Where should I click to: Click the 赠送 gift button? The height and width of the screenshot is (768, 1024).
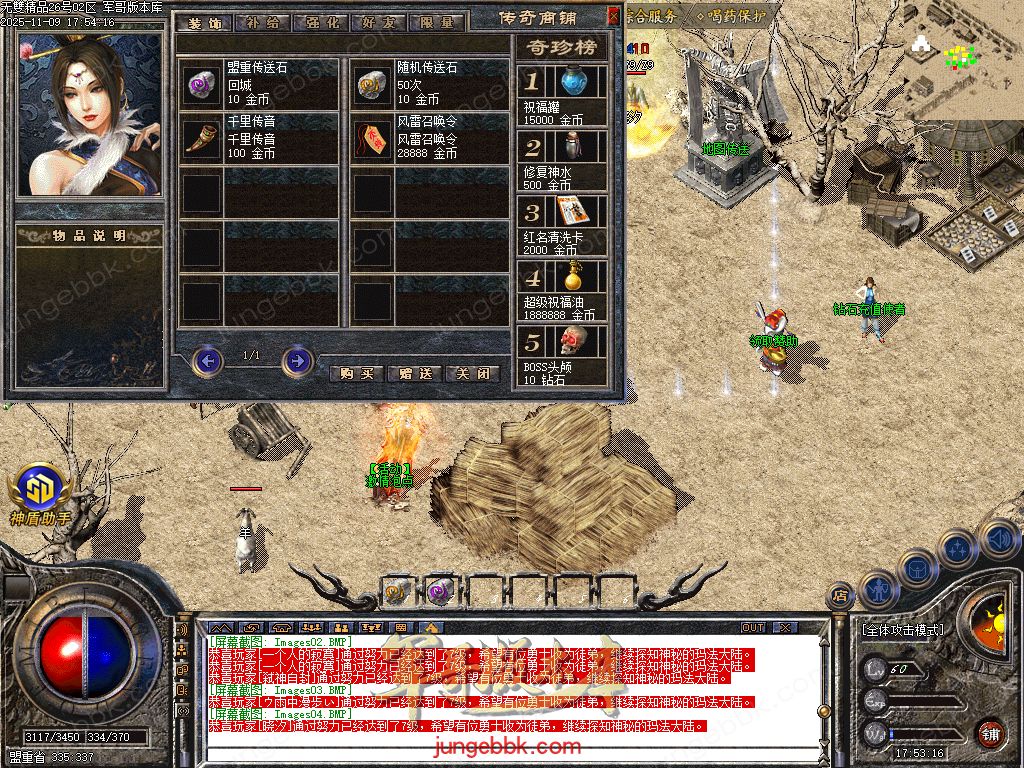(x=414, y=373)
